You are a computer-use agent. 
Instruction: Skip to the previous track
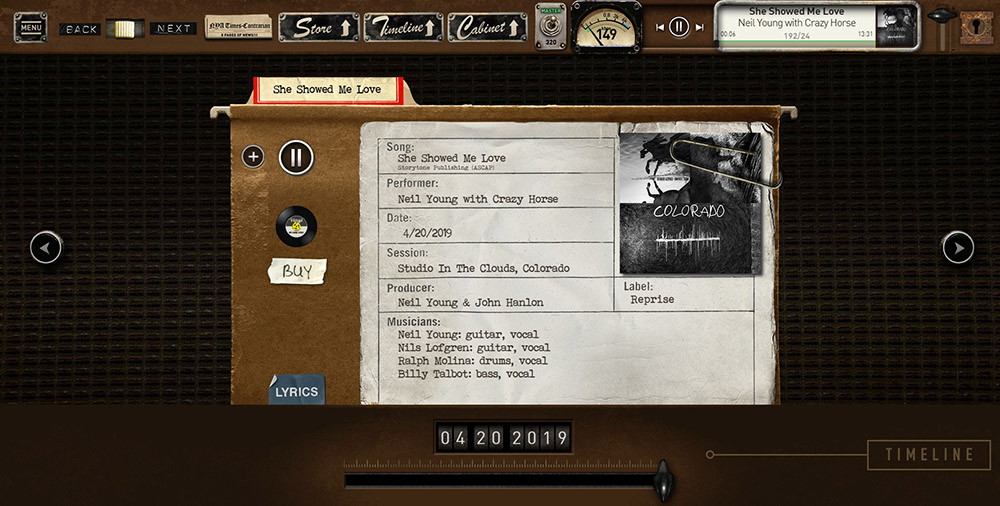pos(660,27)
